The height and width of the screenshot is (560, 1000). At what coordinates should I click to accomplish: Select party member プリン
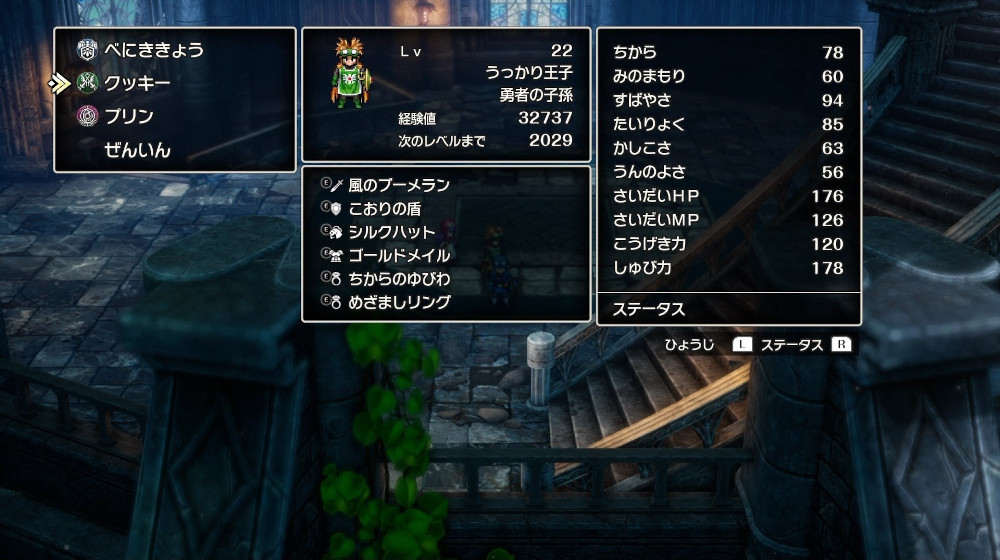point(130,117)
